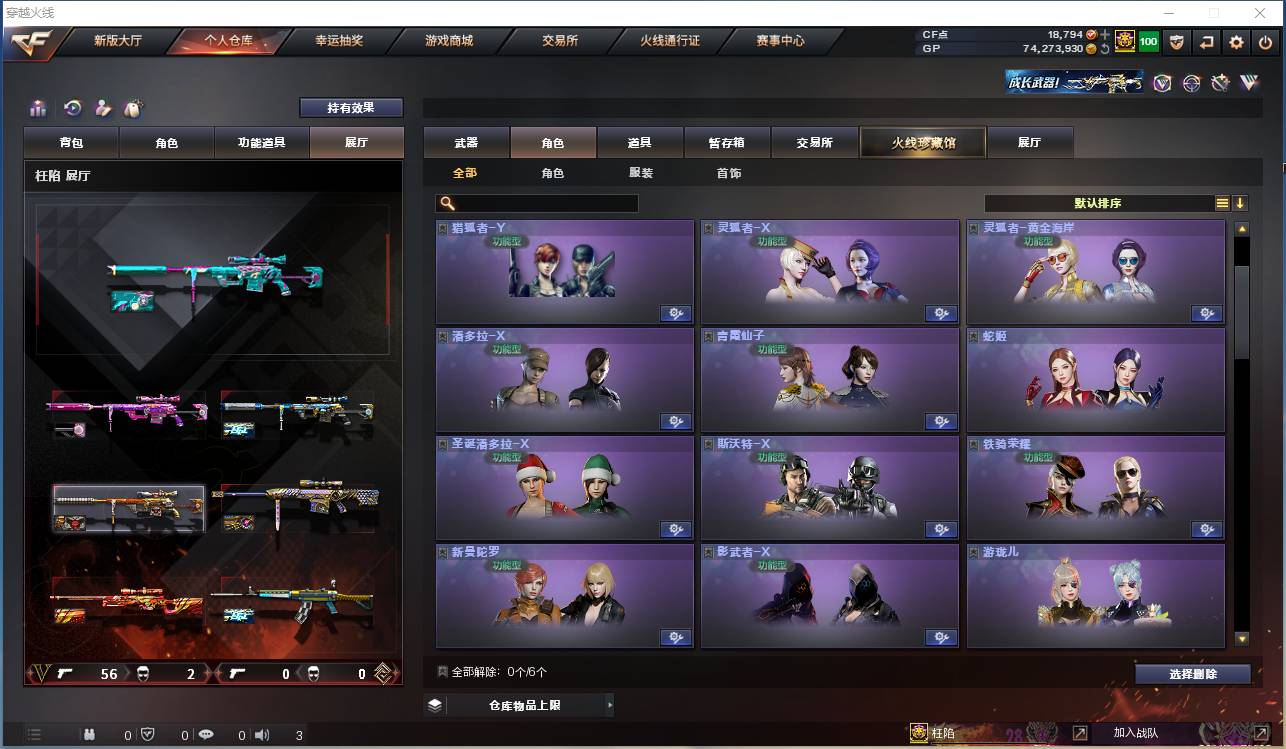Click the 100 green level badge at top

pos(1146,41)
